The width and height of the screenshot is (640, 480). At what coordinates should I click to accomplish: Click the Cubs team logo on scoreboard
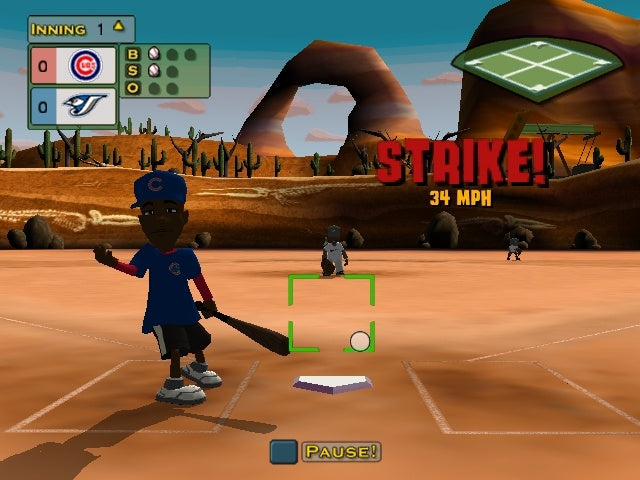(85, 66)
